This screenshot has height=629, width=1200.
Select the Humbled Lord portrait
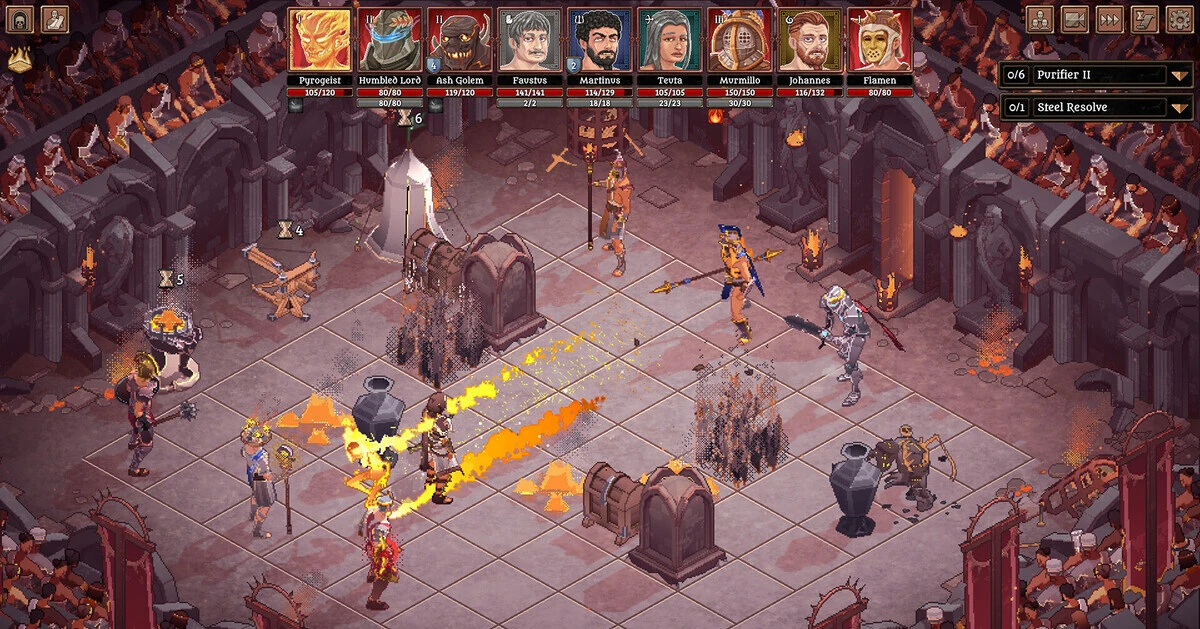[390, 40]
